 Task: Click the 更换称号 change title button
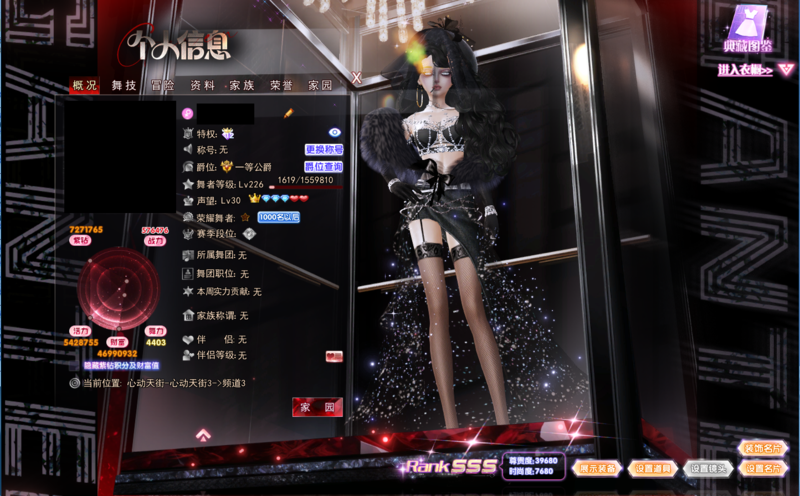323,149
